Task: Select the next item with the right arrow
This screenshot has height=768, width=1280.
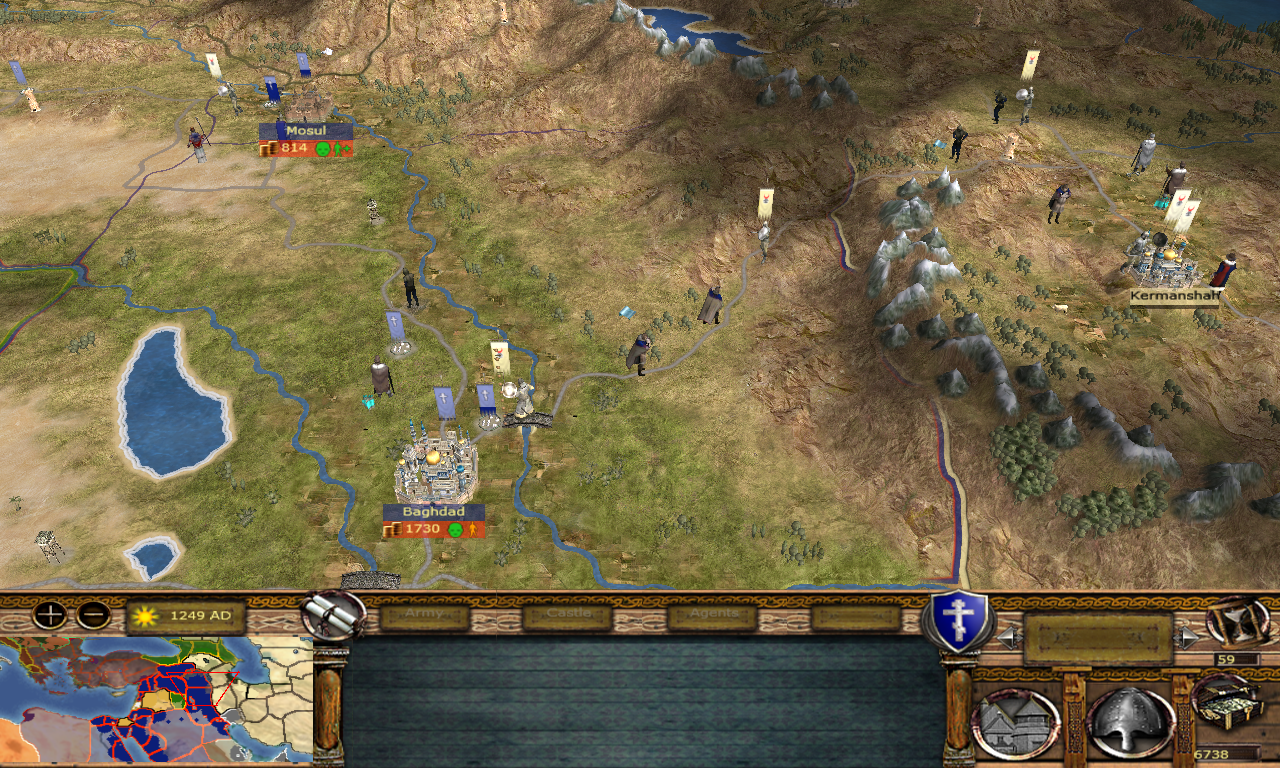Action: click(x=1189, y=638)
